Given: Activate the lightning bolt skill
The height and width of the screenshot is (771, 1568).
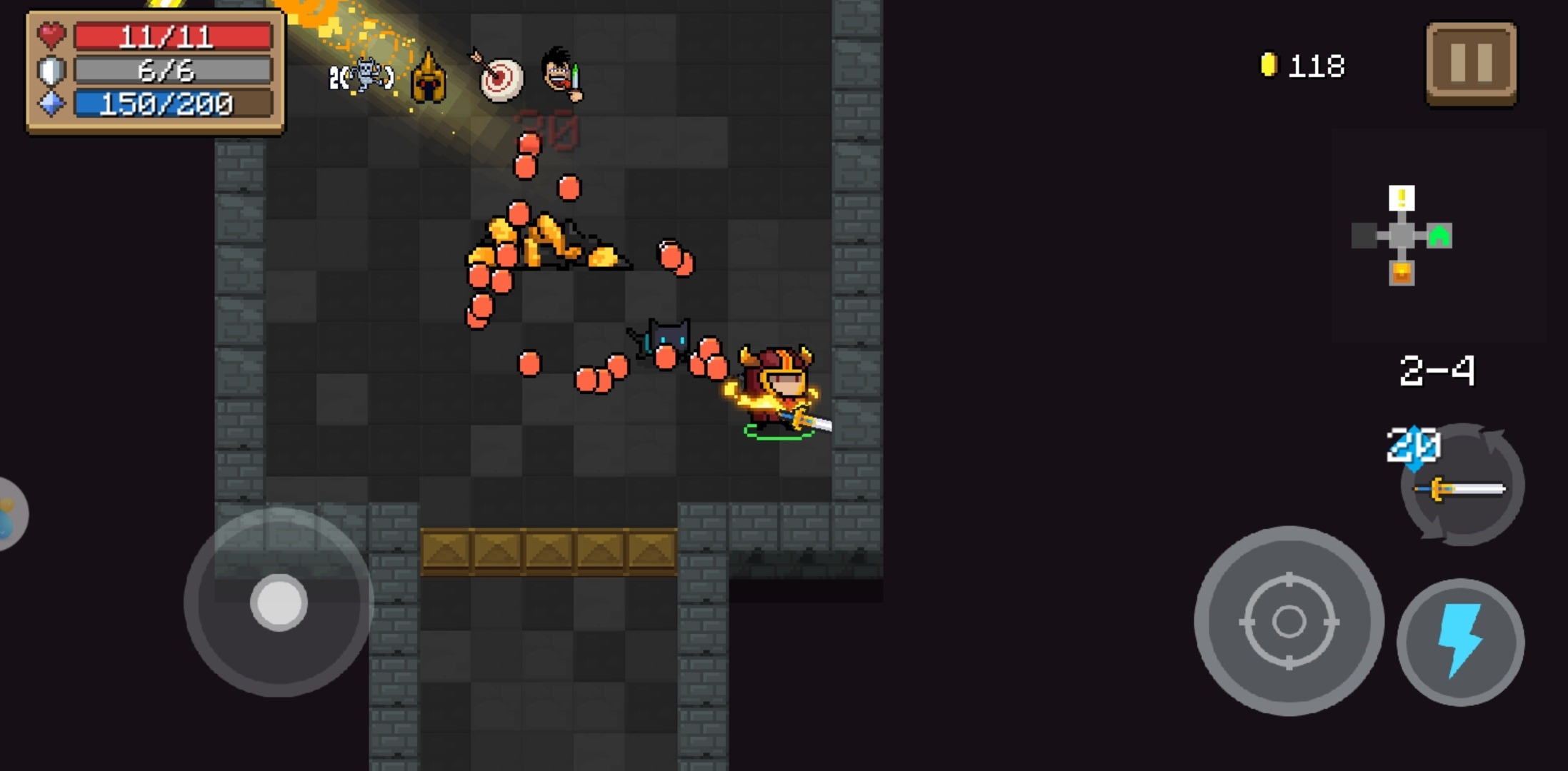Looking at the screenshot, I should pyautogui.click(x=1460, y=641).
